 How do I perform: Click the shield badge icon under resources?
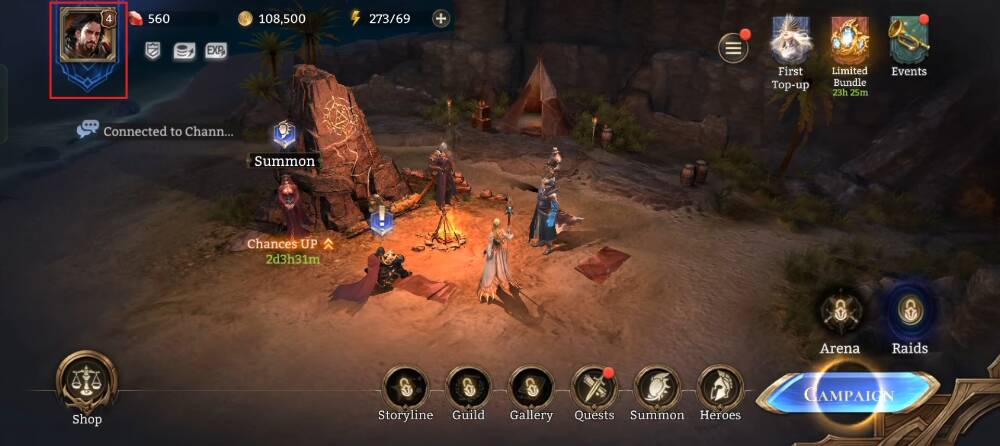153,50
